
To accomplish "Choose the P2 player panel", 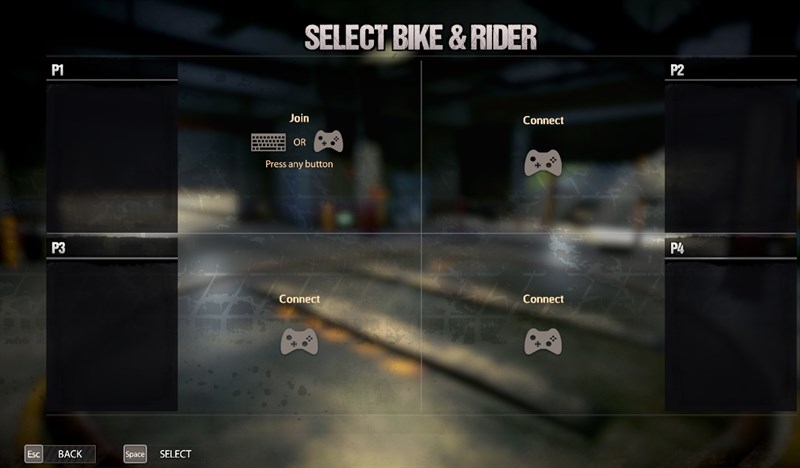I will (x=731, y=150).
